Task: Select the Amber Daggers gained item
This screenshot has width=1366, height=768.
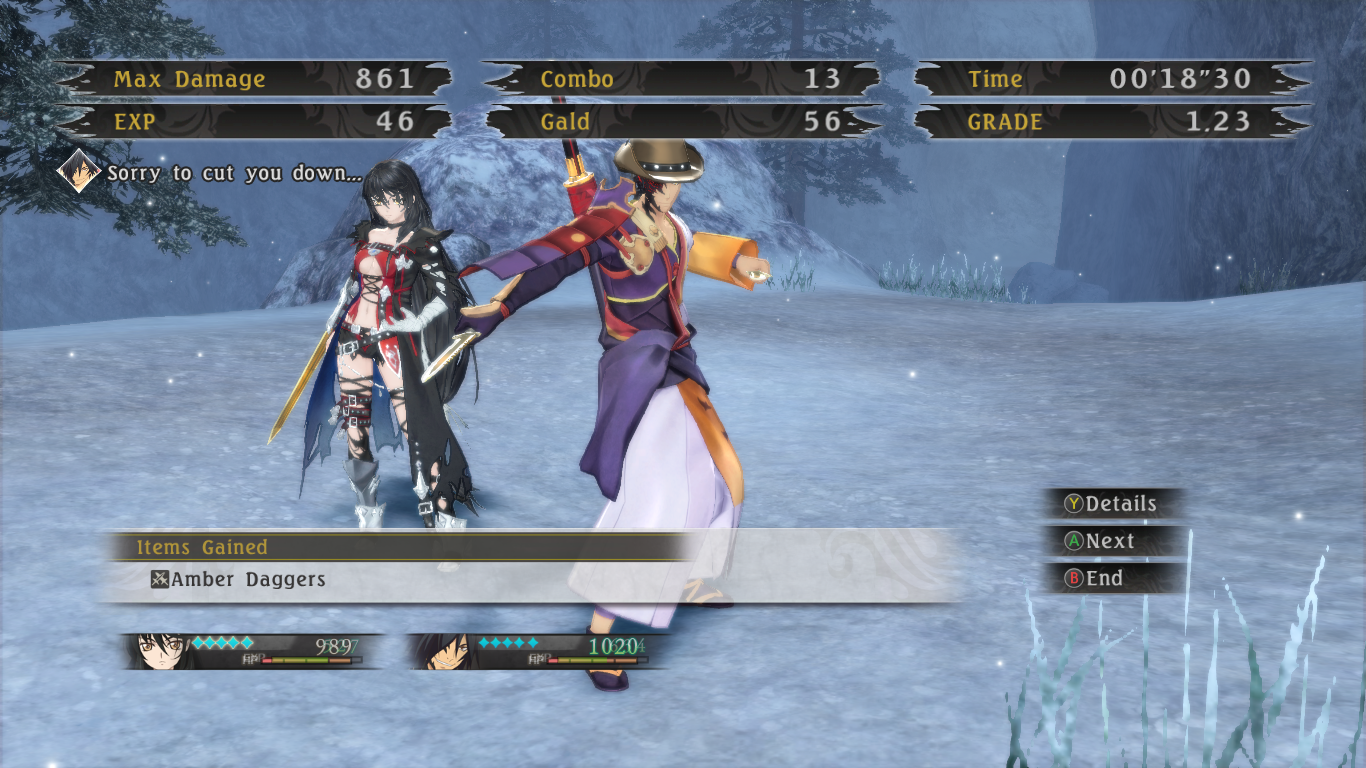Action: pyautogui.click(x=238, y=579)
